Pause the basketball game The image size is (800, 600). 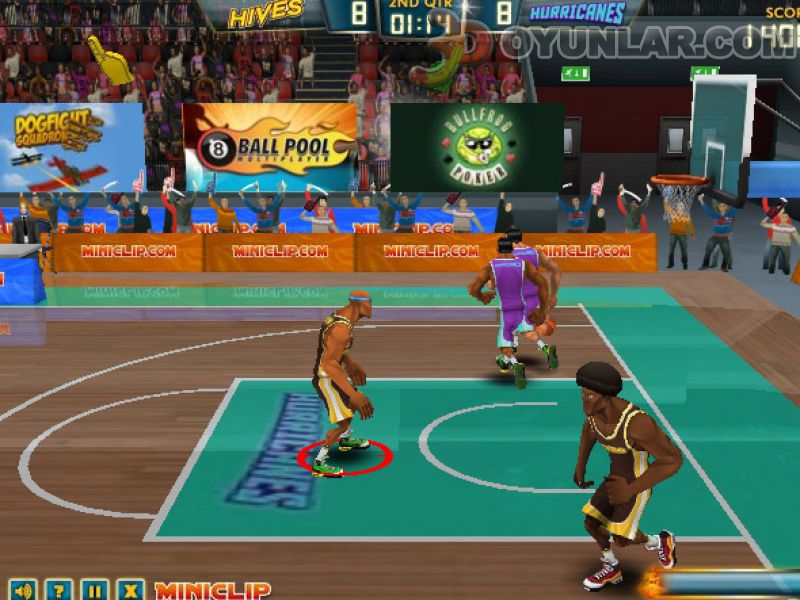[94, 590]
